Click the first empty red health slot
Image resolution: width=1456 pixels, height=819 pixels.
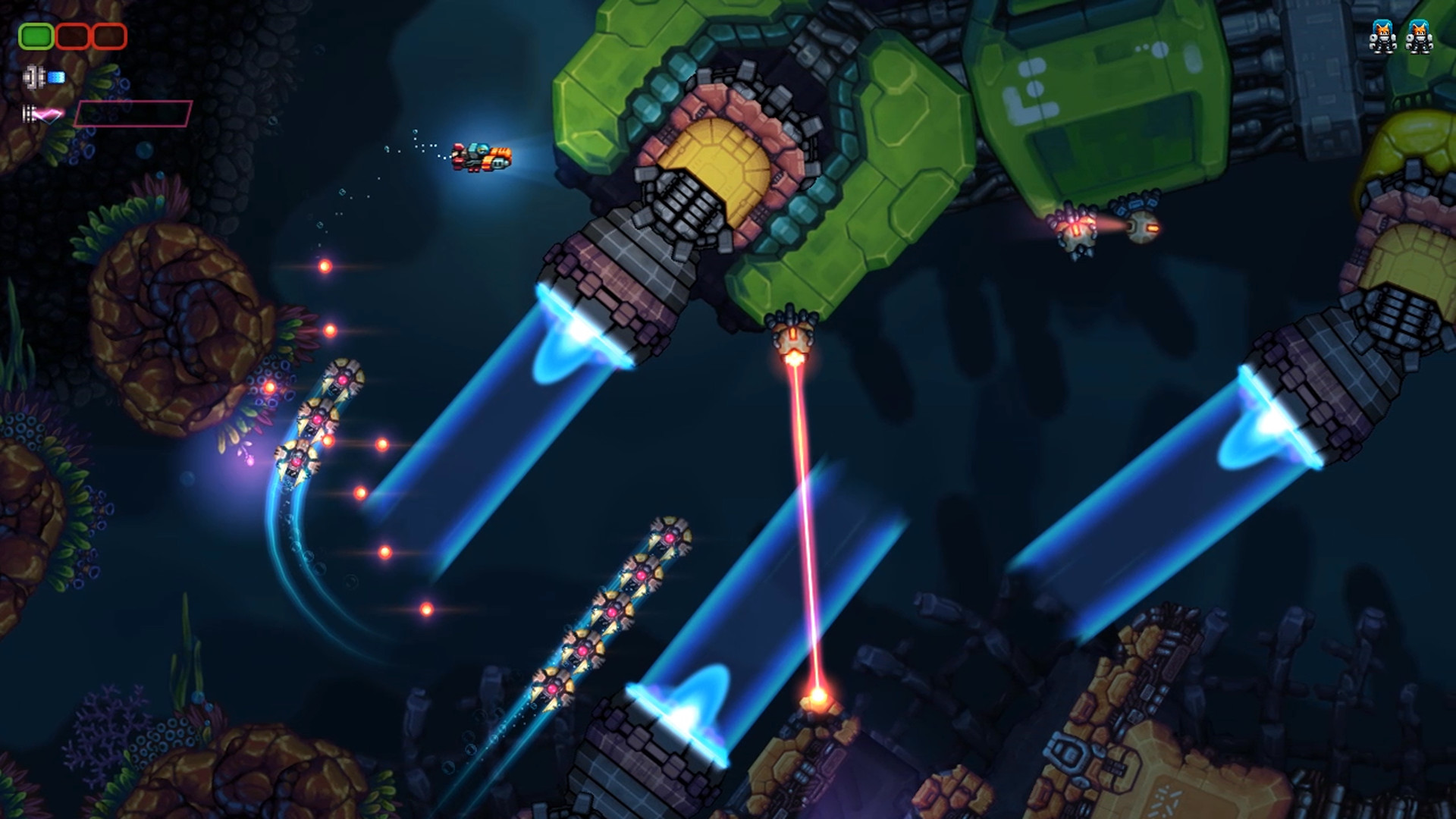[x=73, y=36]
